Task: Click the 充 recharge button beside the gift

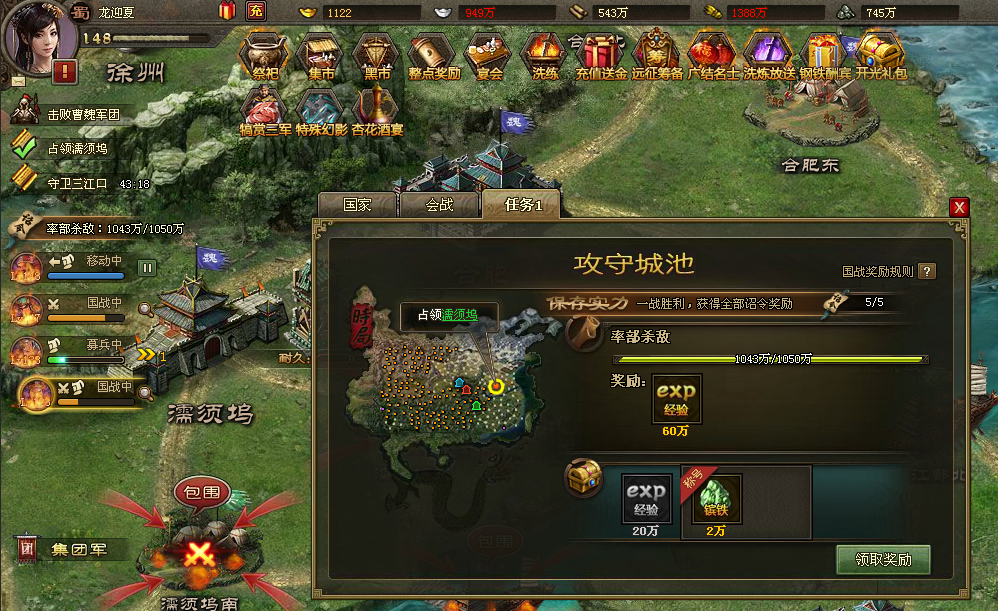Action: (256, 11)
